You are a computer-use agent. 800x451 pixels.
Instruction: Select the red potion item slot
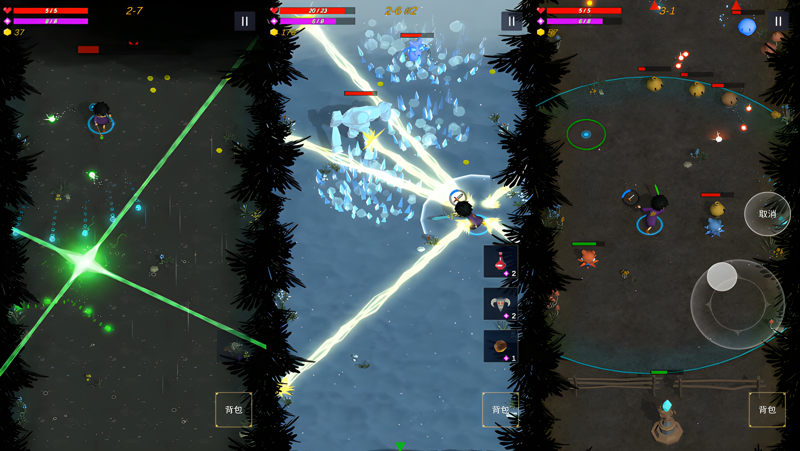[500, 262]
